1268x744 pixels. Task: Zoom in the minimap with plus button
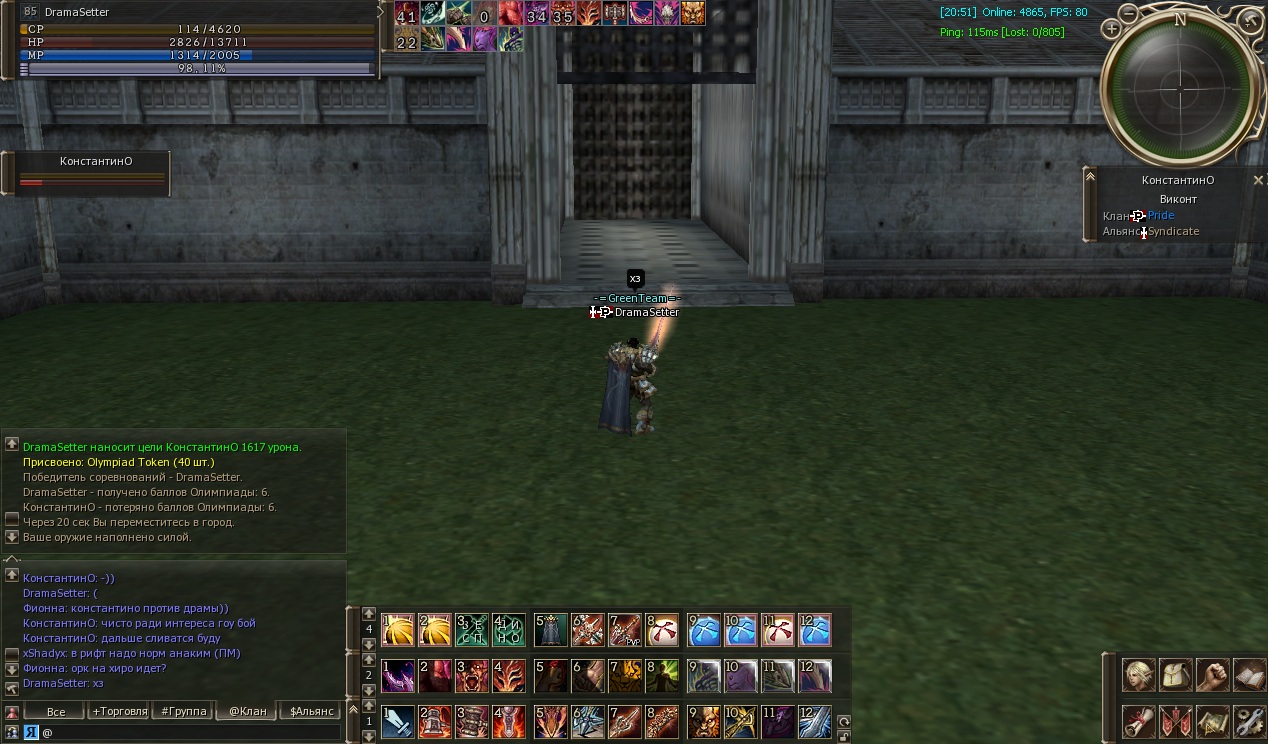tap(1110, 30)
